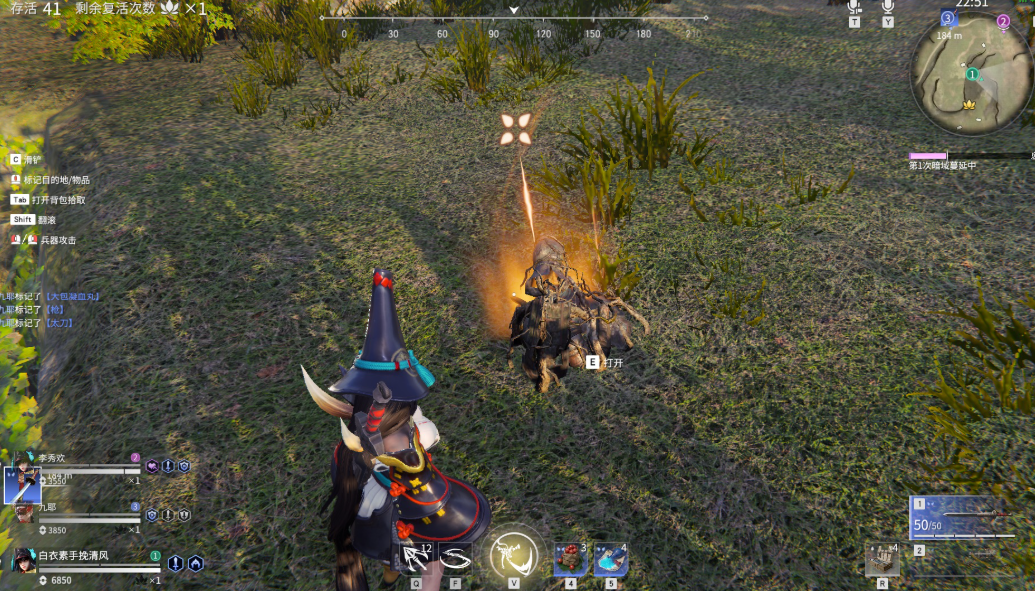Select teammate marker 3 on minimap
Screen dimensions: 1035x591
pos(948,18)
